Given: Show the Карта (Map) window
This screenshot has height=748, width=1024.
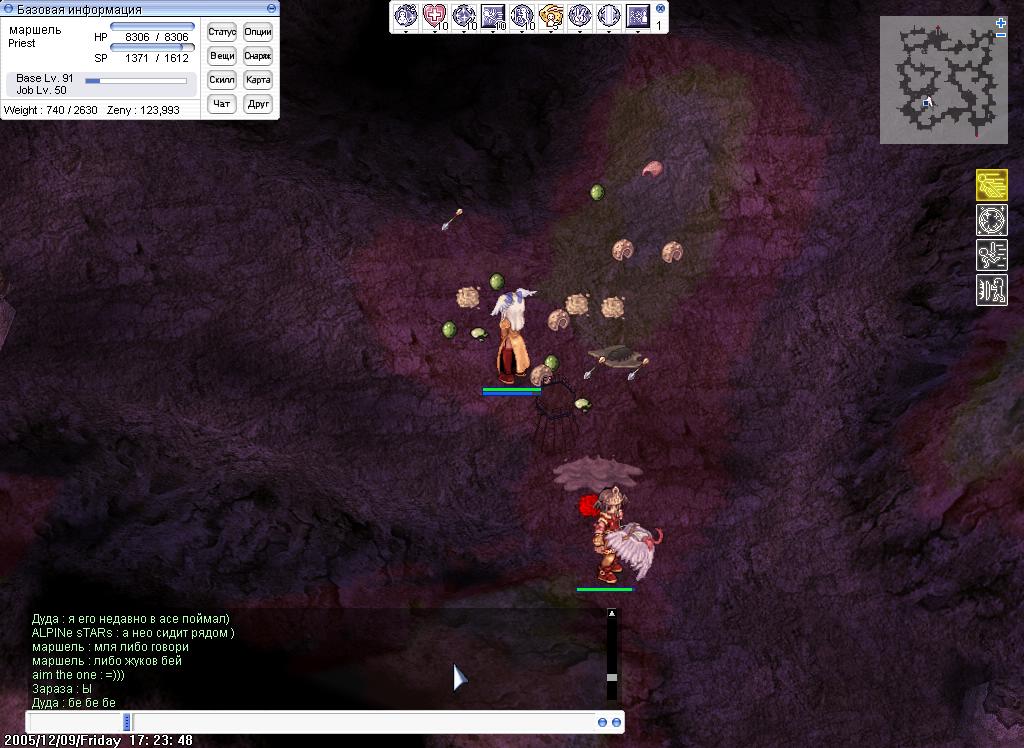Looking at the screenshot, I should tap(258, 80).
